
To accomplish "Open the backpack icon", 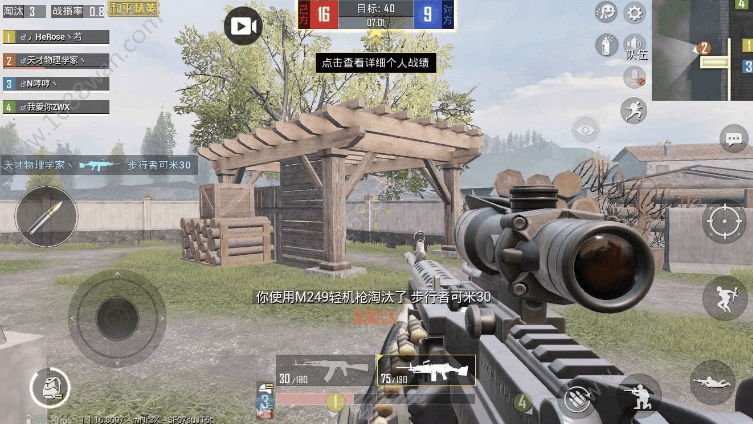I will tap(50, 386).
